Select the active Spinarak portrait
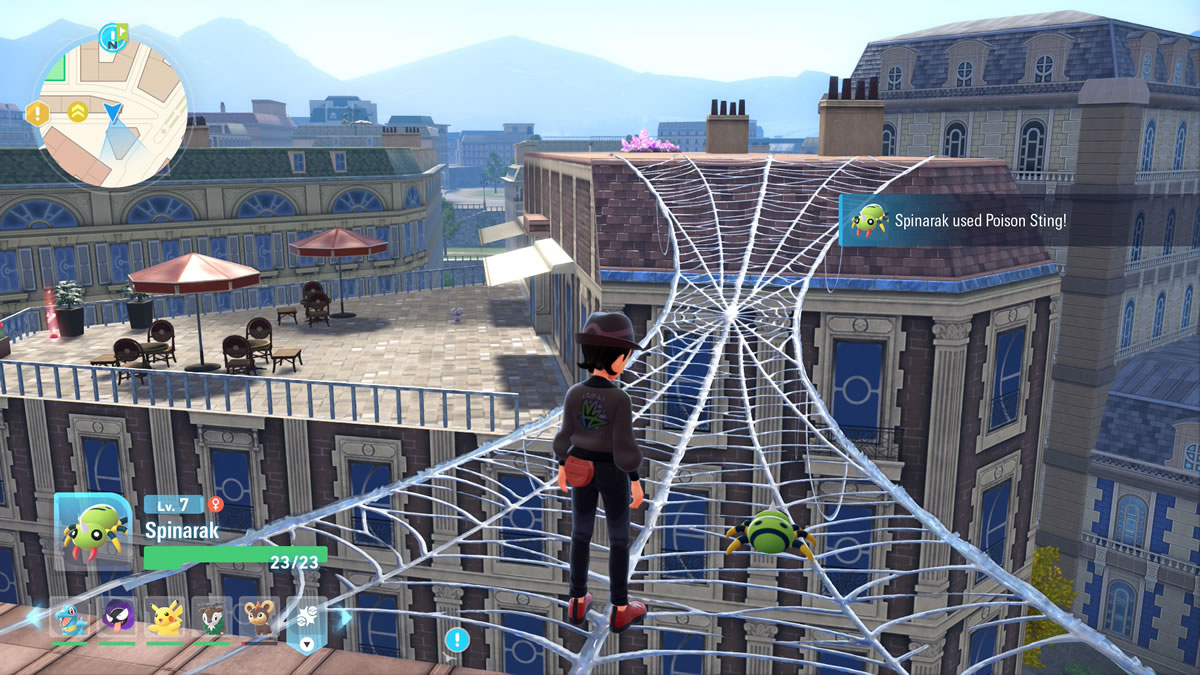The image size is (1200, 675). click(92, 529)
